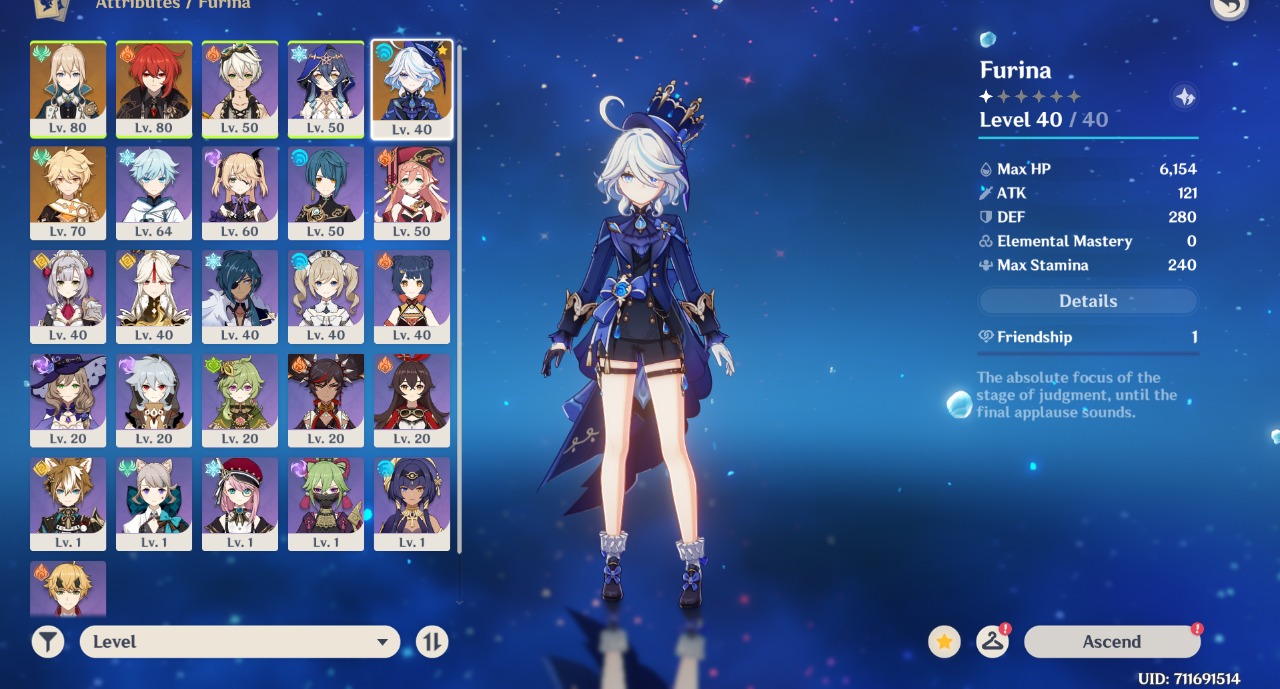
Task: Open the character filter funnel
Action: [x=47, y=642]
